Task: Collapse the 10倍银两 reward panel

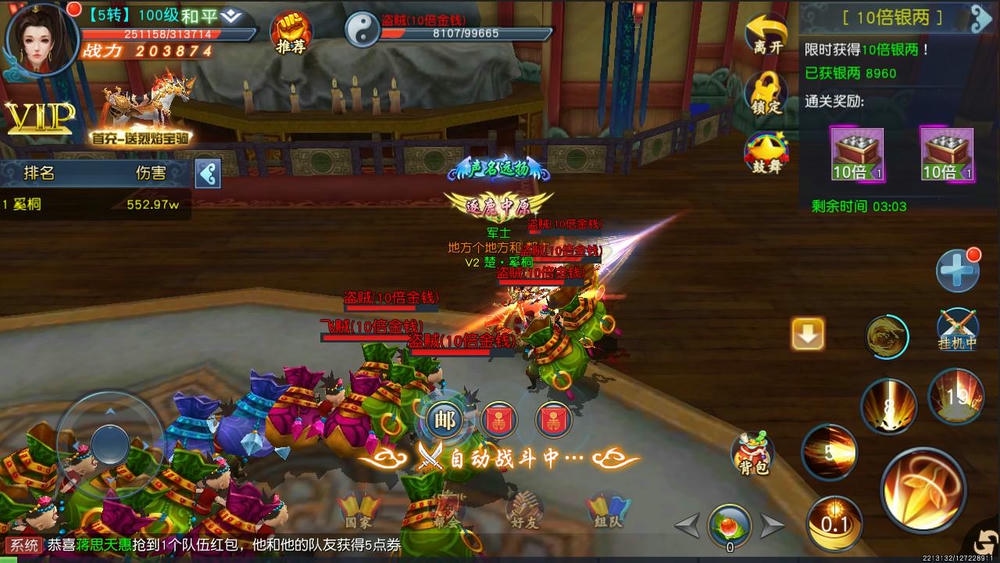Action: [x=981, y=18]
